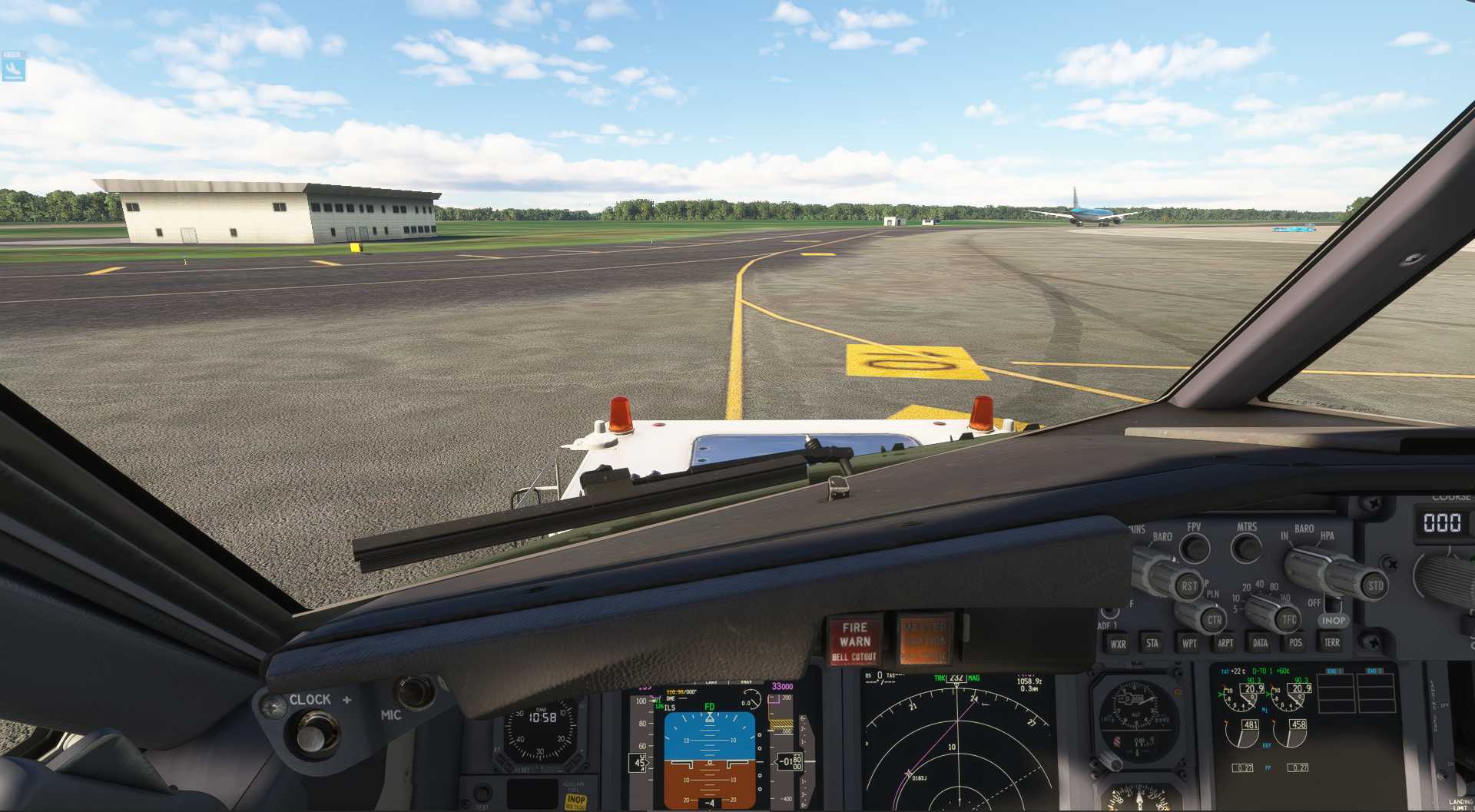Toggle the MTRS meters button
Screen dimensions: 1475x812
[1246, 549]
